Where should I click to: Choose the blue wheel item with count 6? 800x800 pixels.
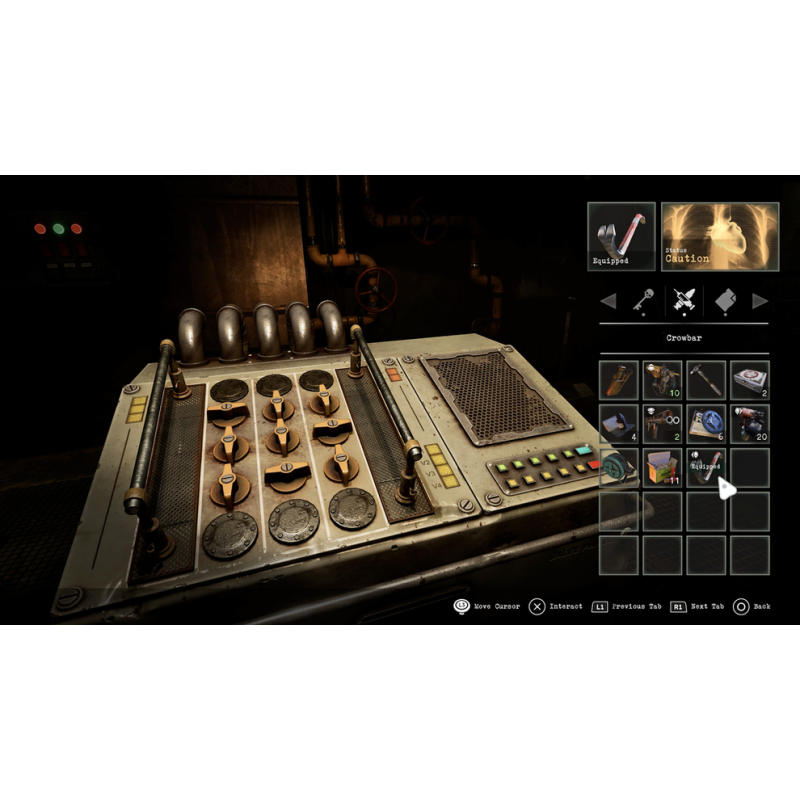(x=706, y=423)
